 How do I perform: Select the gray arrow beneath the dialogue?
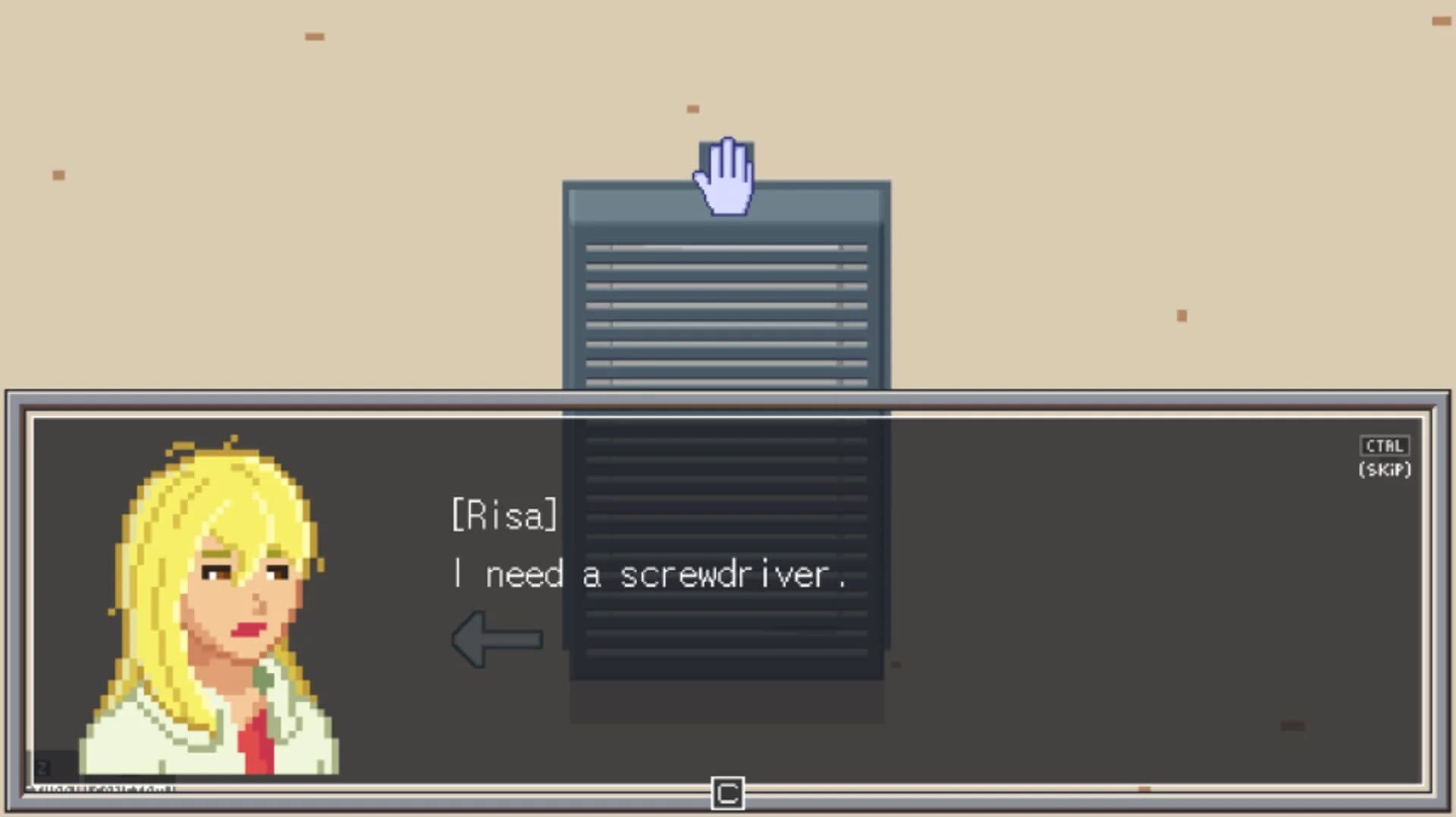pos(497,639)
